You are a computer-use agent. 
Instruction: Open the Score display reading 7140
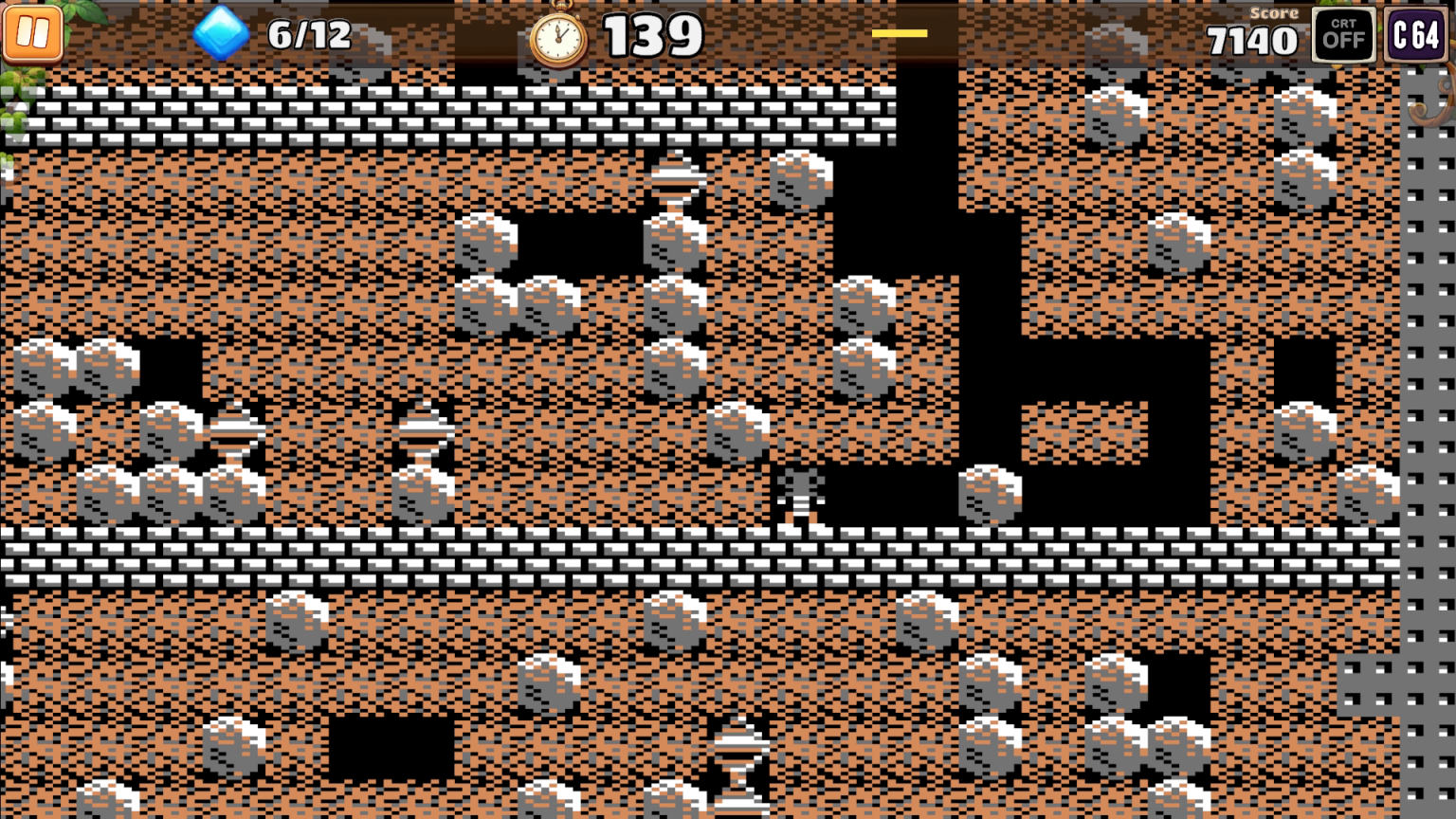point(1253,40)
